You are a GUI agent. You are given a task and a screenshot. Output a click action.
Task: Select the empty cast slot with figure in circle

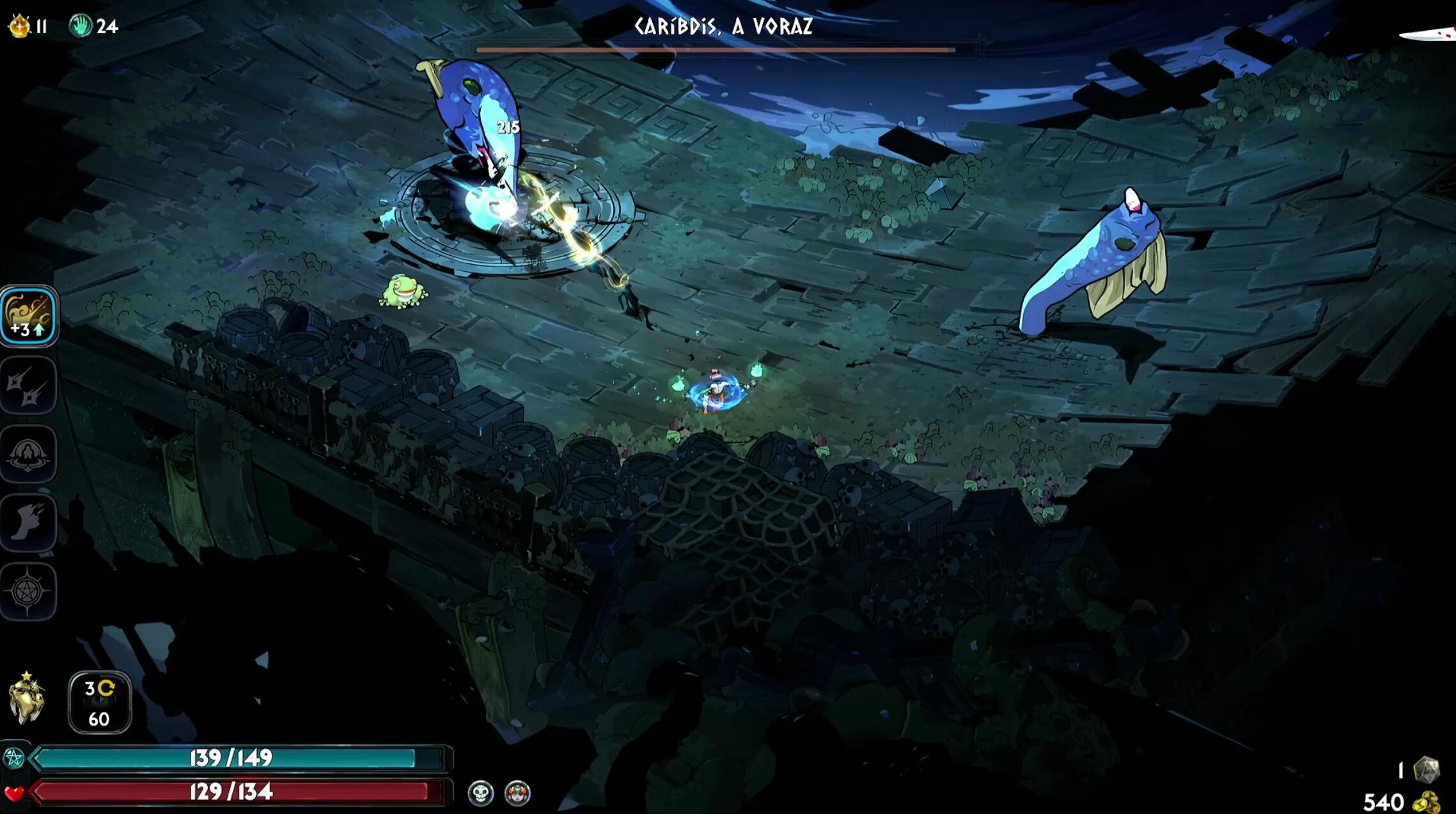coord(28,454)
